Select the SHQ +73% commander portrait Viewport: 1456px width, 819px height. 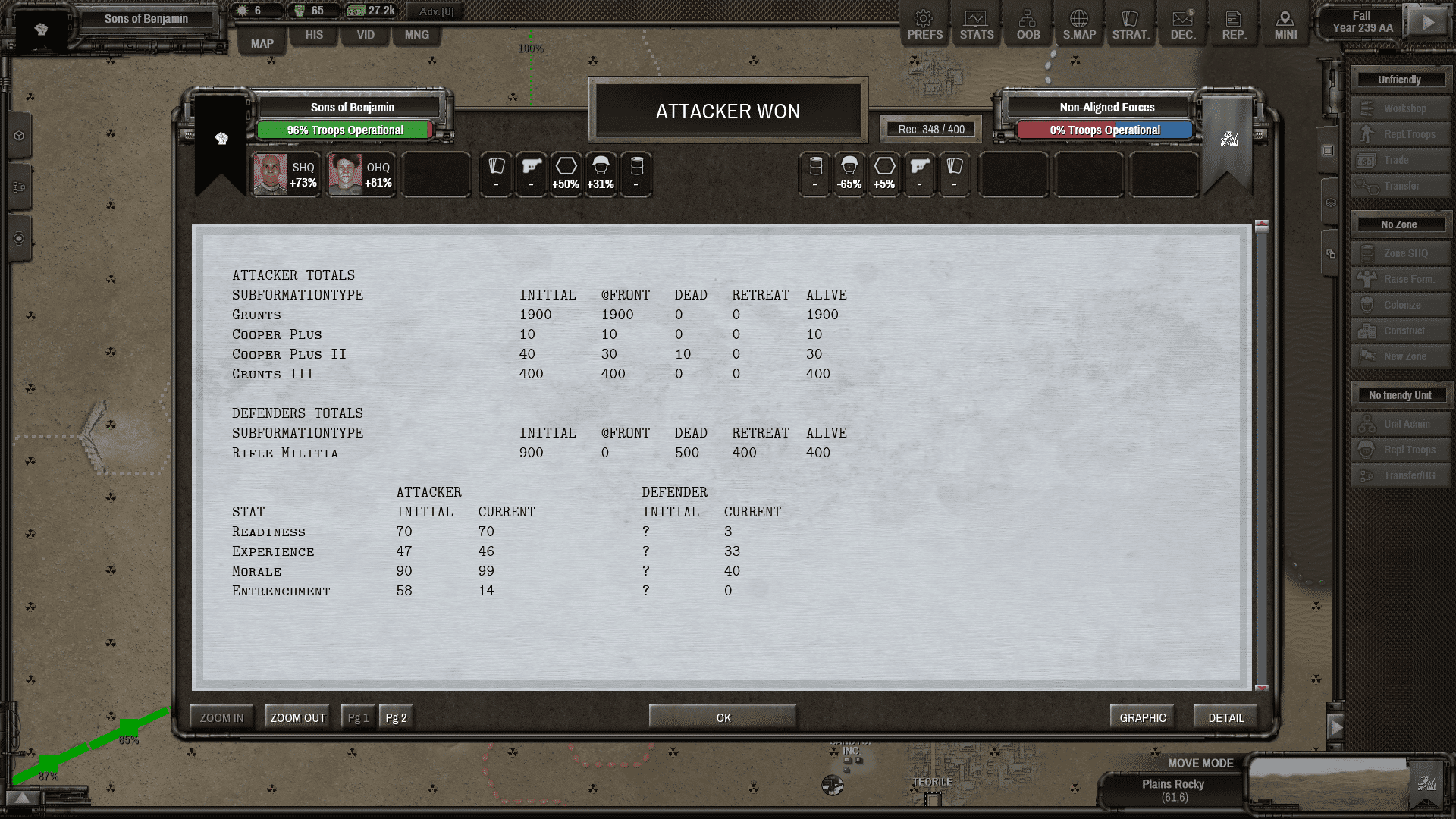point(286,174)
